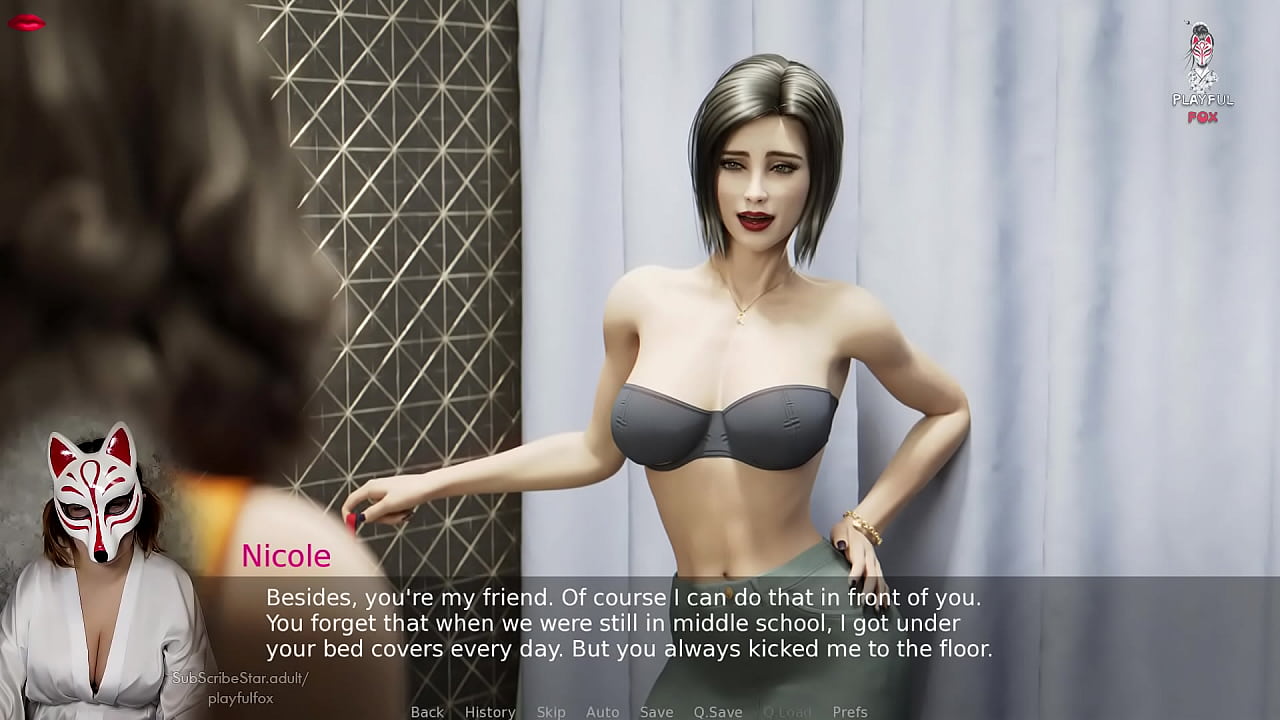Viewport: 1280px width, 720px height.
Task: Click Q.Save to quick-save the game
Action: click(718, 712)
